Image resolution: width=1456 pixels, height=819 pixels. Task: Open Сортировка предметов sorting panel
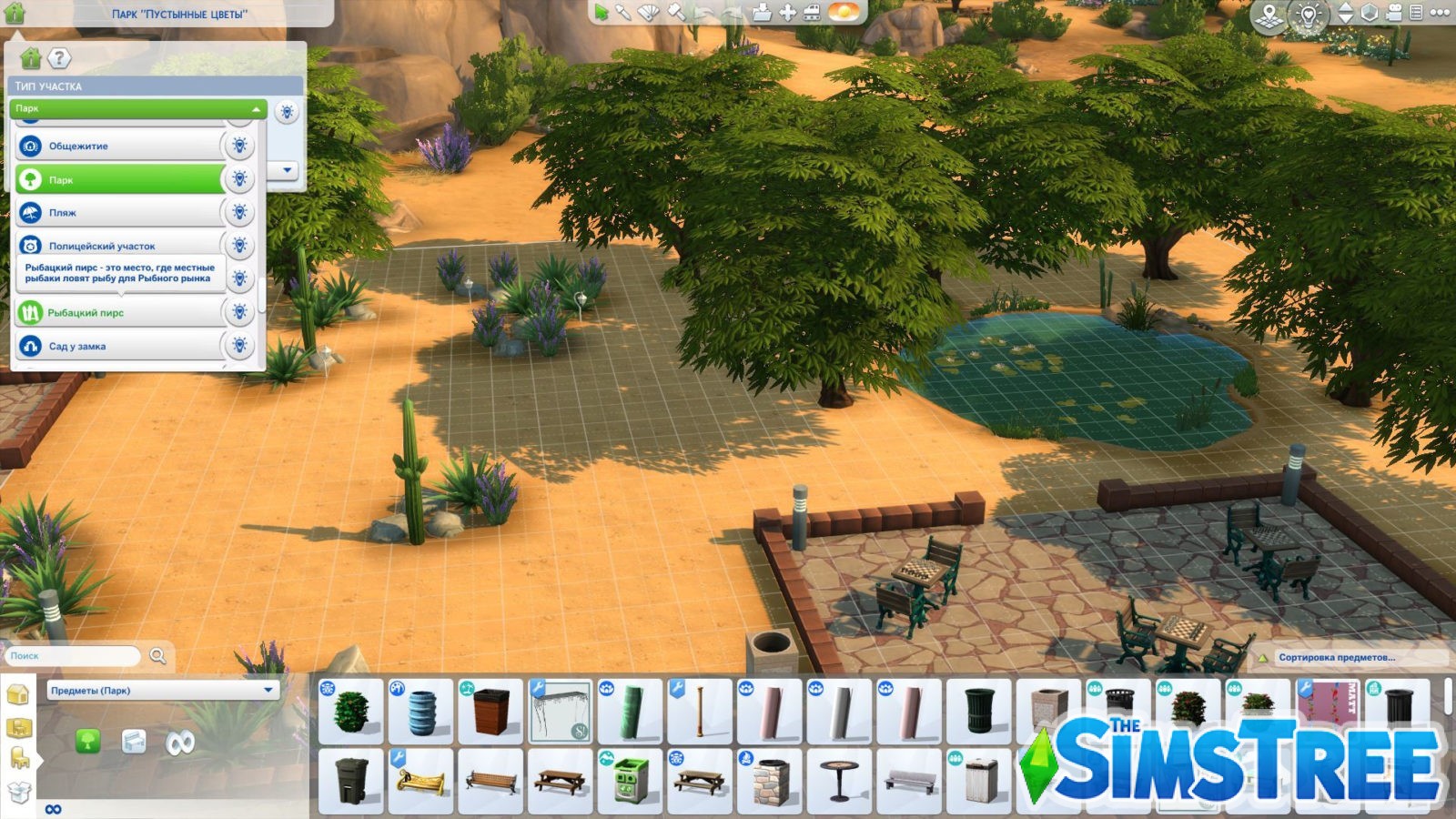1335,656
